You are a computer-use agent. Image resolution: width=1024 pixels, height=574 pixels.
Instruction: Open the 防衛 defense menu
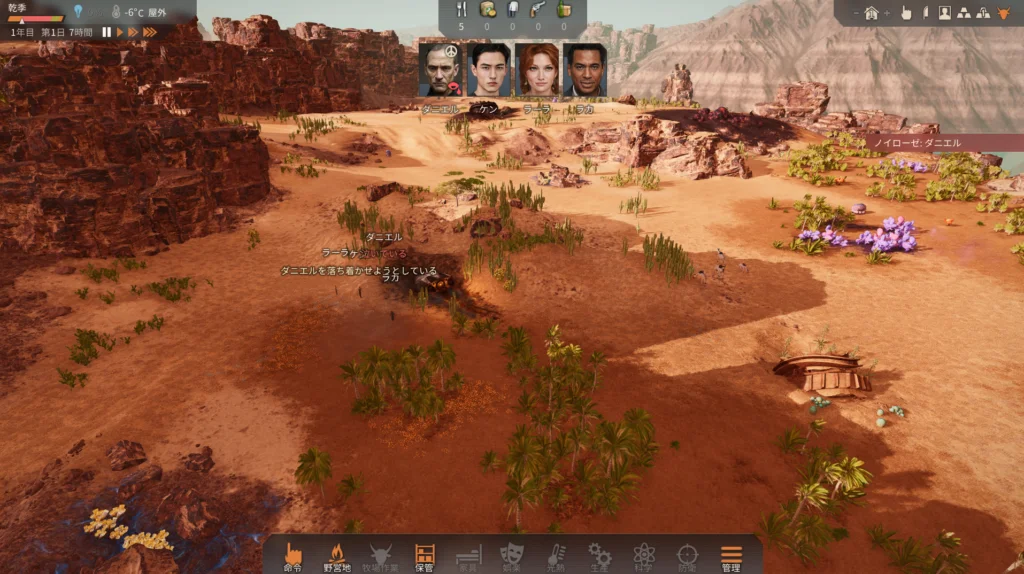coord(687,554)
